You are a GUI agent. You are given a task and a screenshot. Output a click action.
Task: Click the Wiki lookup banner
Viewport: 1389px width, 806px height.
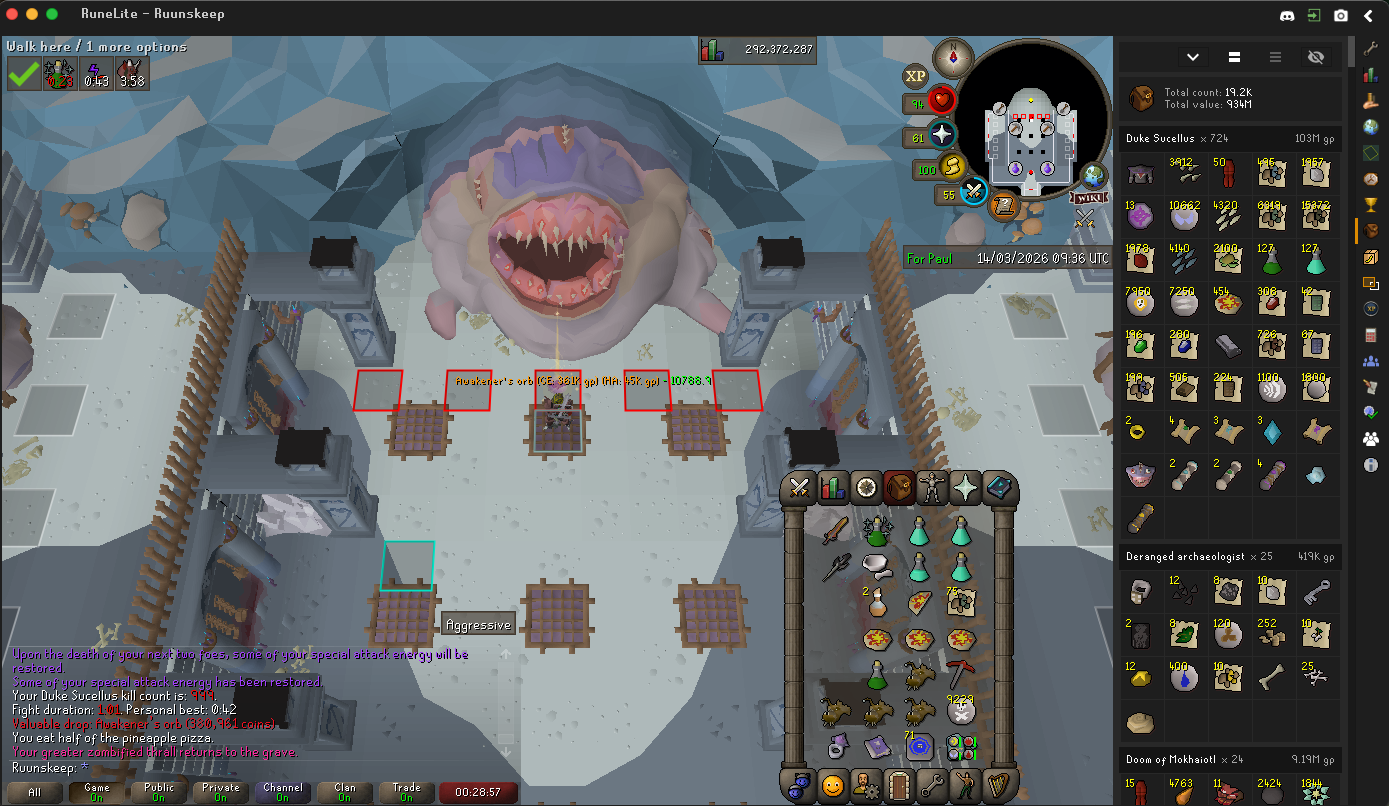1086,197
